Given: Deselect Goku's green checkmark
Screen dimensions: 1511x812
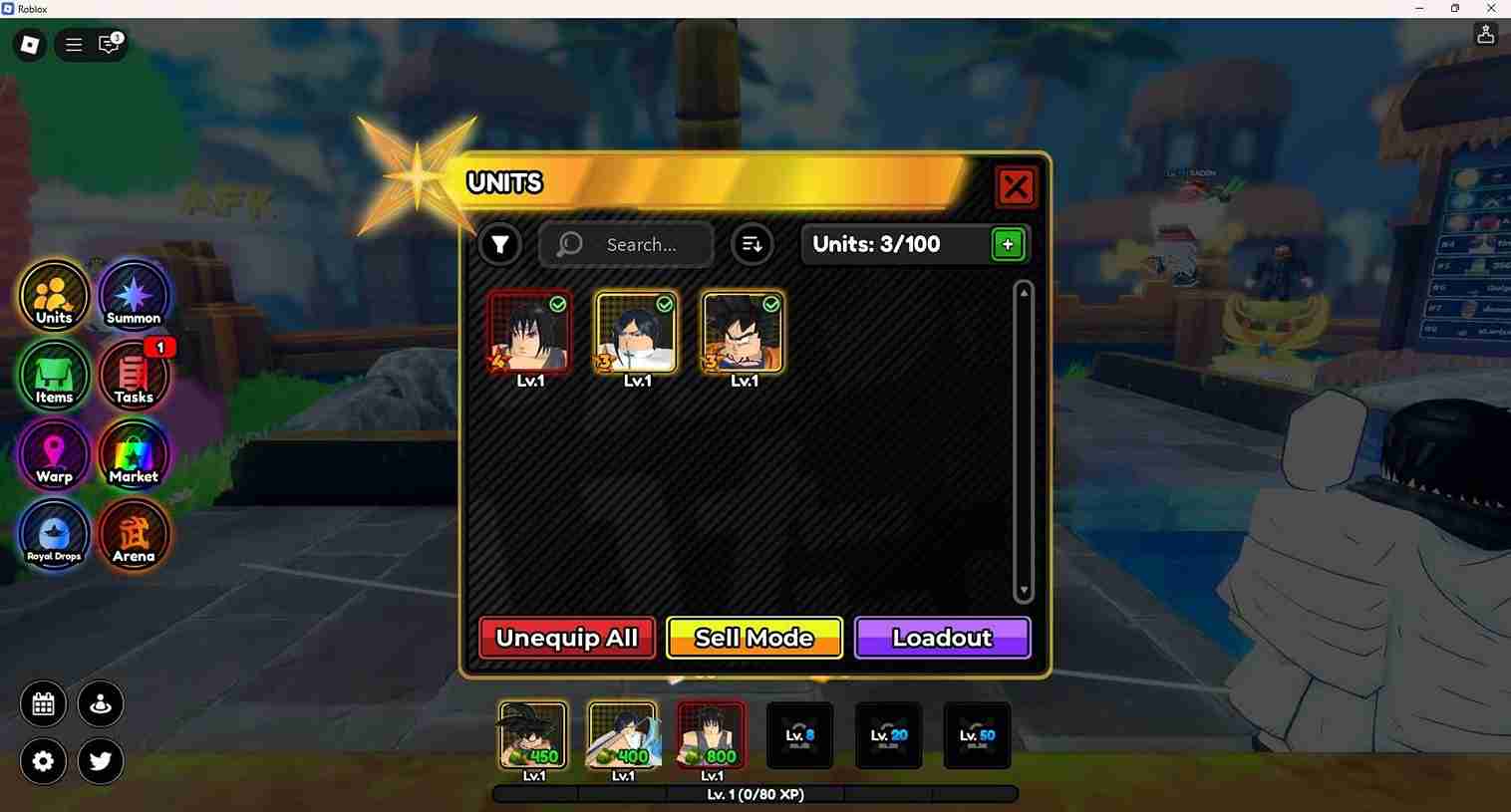Looking at the screenshot, I should pos(772,306).
